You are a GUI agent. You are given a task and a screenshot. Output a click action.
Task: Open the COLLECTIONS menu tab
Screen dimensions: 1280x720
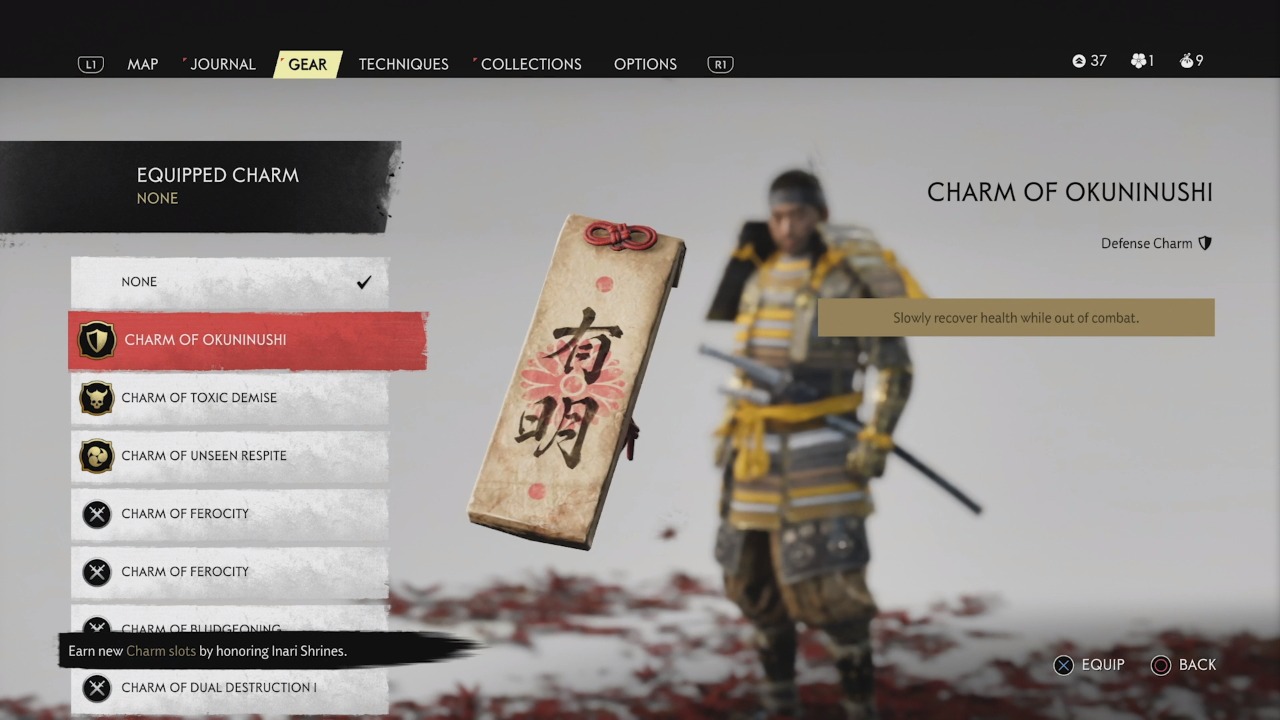point(530,64)
